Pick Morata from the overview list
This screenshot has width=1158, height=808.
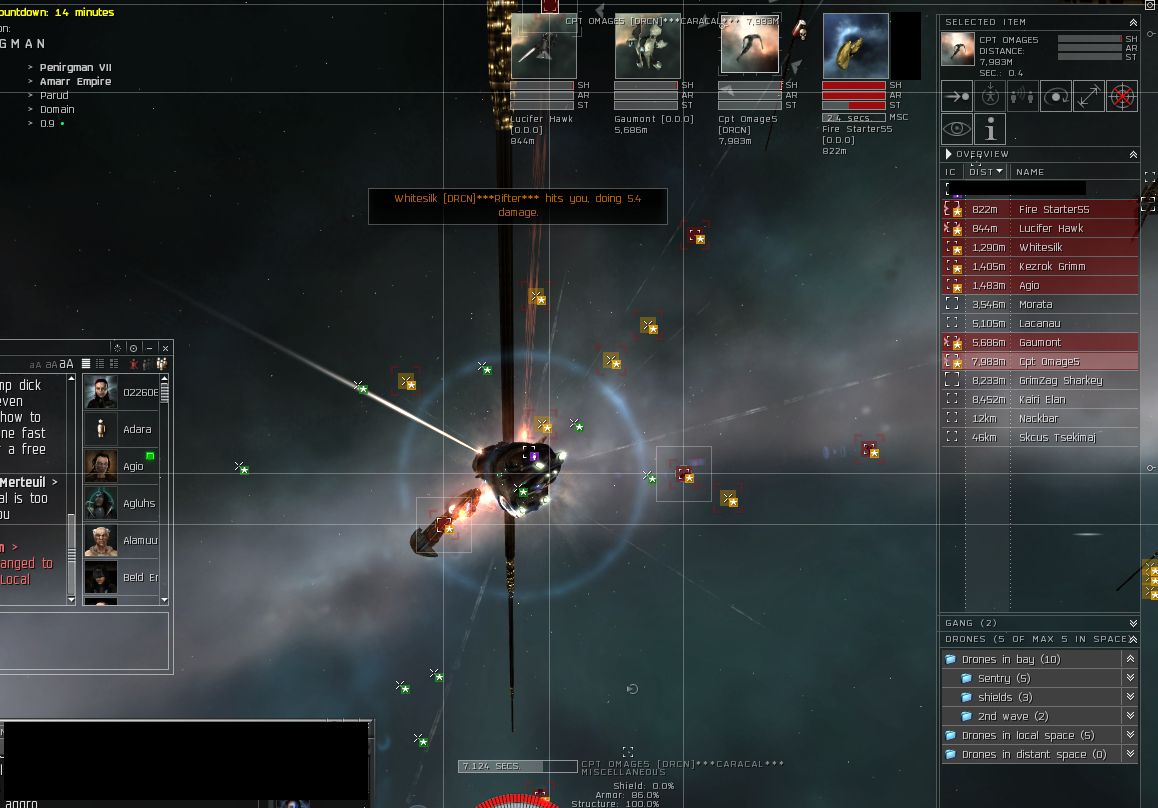(x=1035, y=305)
